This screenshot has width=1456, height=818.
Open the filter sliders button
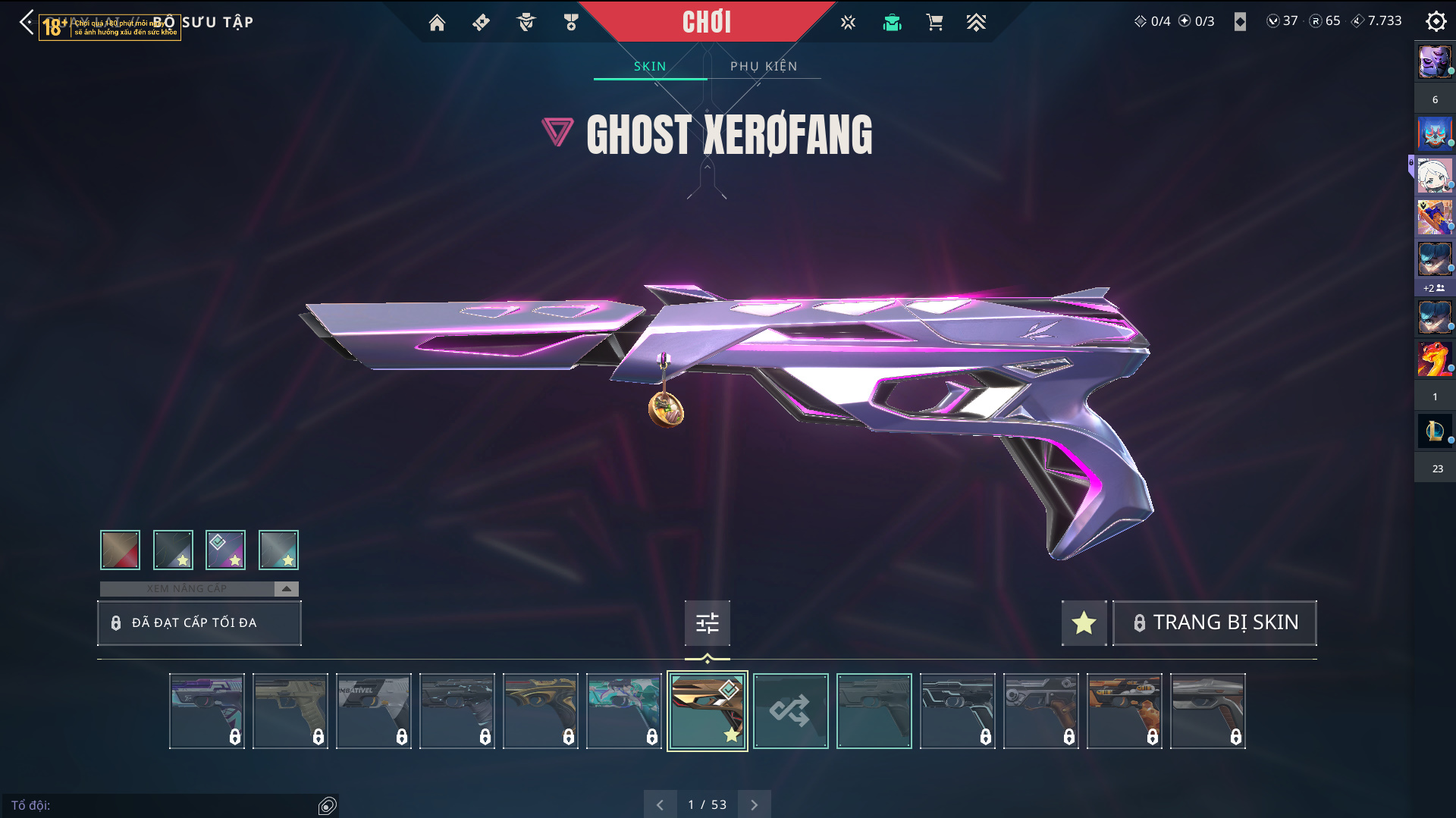point(707,622)
